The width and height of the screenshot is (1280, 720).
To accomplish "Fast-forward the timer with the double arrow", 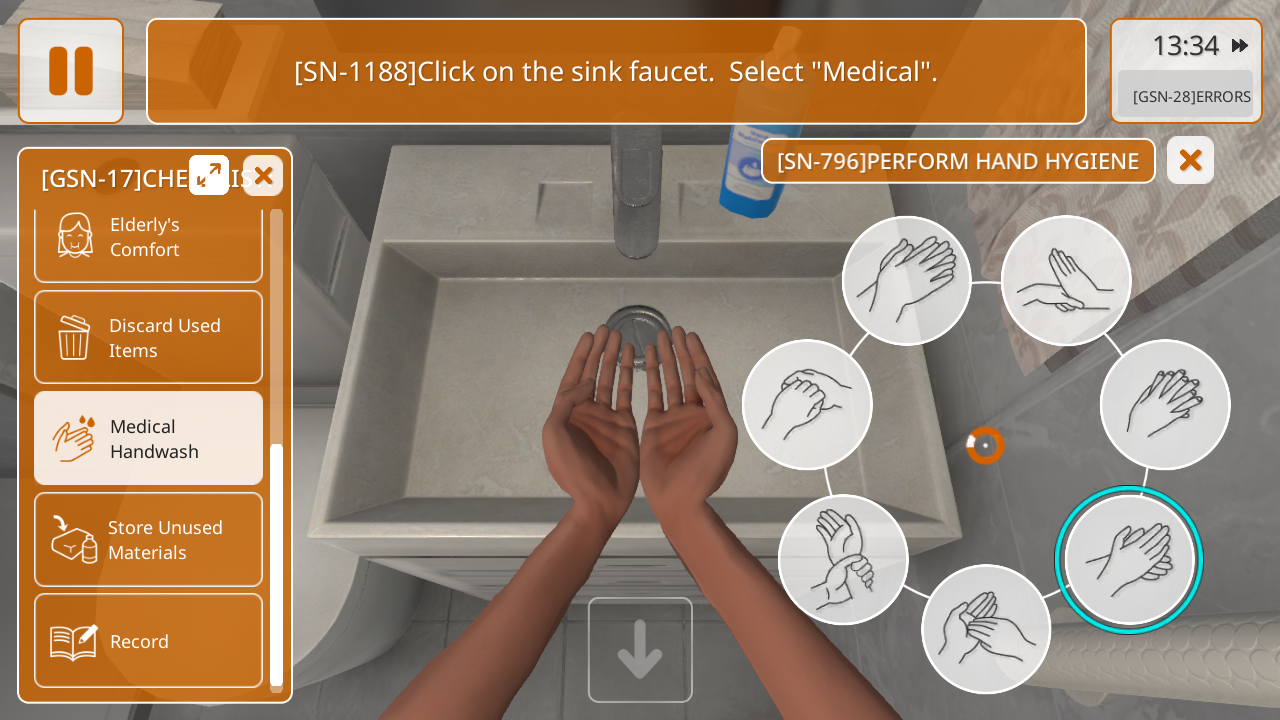I will coord(1240,46).
